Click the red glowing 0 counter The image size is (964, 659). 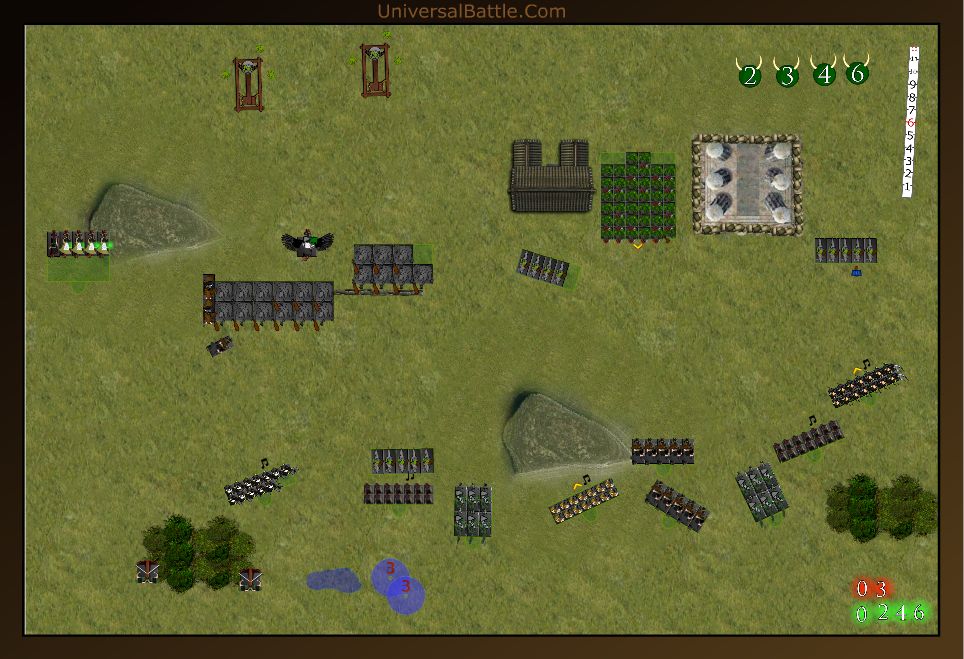pyautogui.click(x=862, y=589)
